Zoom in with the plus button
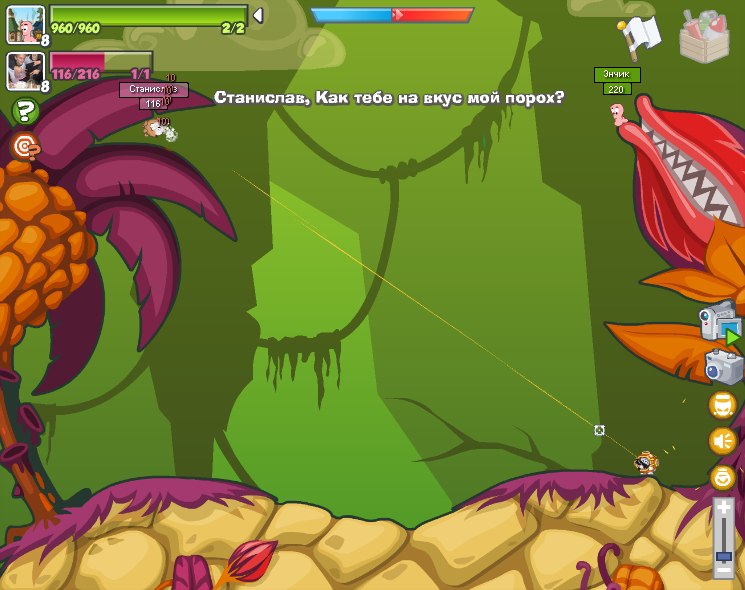The image size is (745, 590). [723, 508]
